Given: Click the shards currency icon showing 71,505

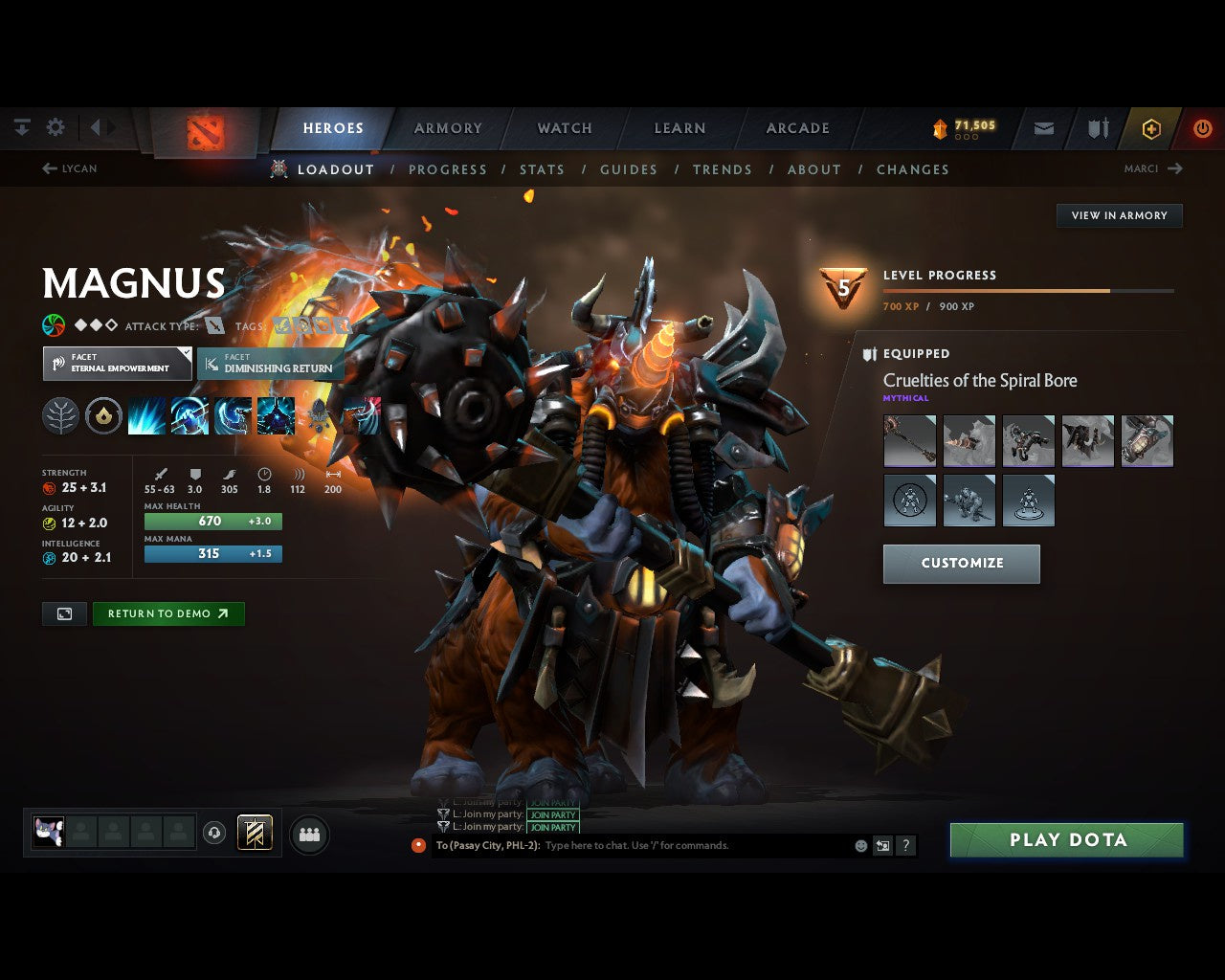Looking at the screenshot, I should click(941, 125).
